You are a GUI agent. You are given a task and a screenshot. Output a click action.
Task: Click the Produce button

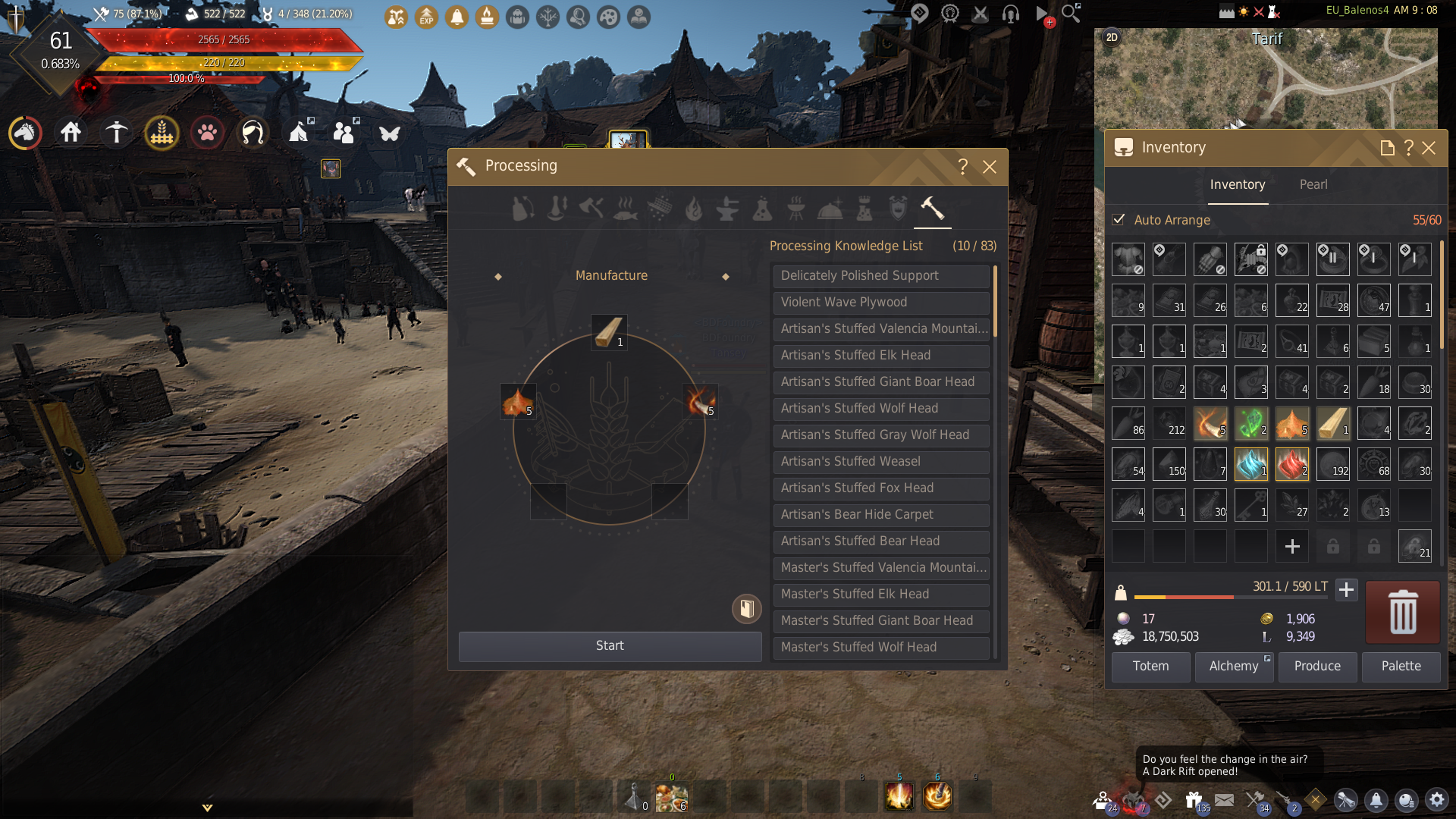[1317, 667]
